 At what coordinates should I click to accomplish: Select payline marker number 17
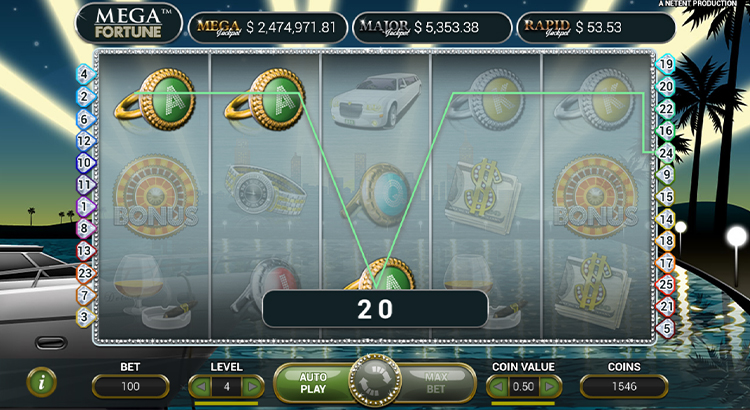[x=667, y=262]
